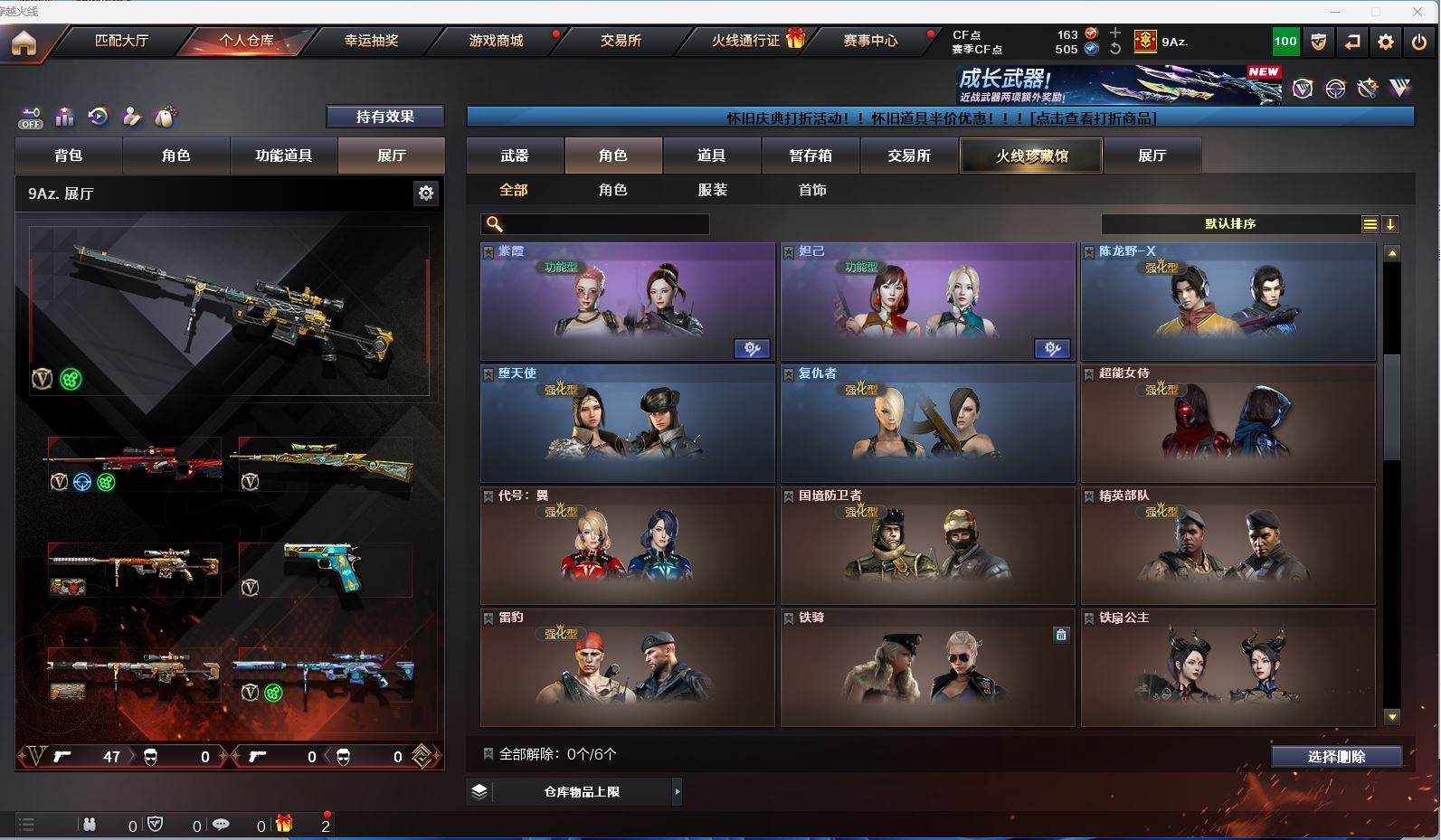
Task: Open the 怀旧庆典 discount banner
Action: [940, 118]
